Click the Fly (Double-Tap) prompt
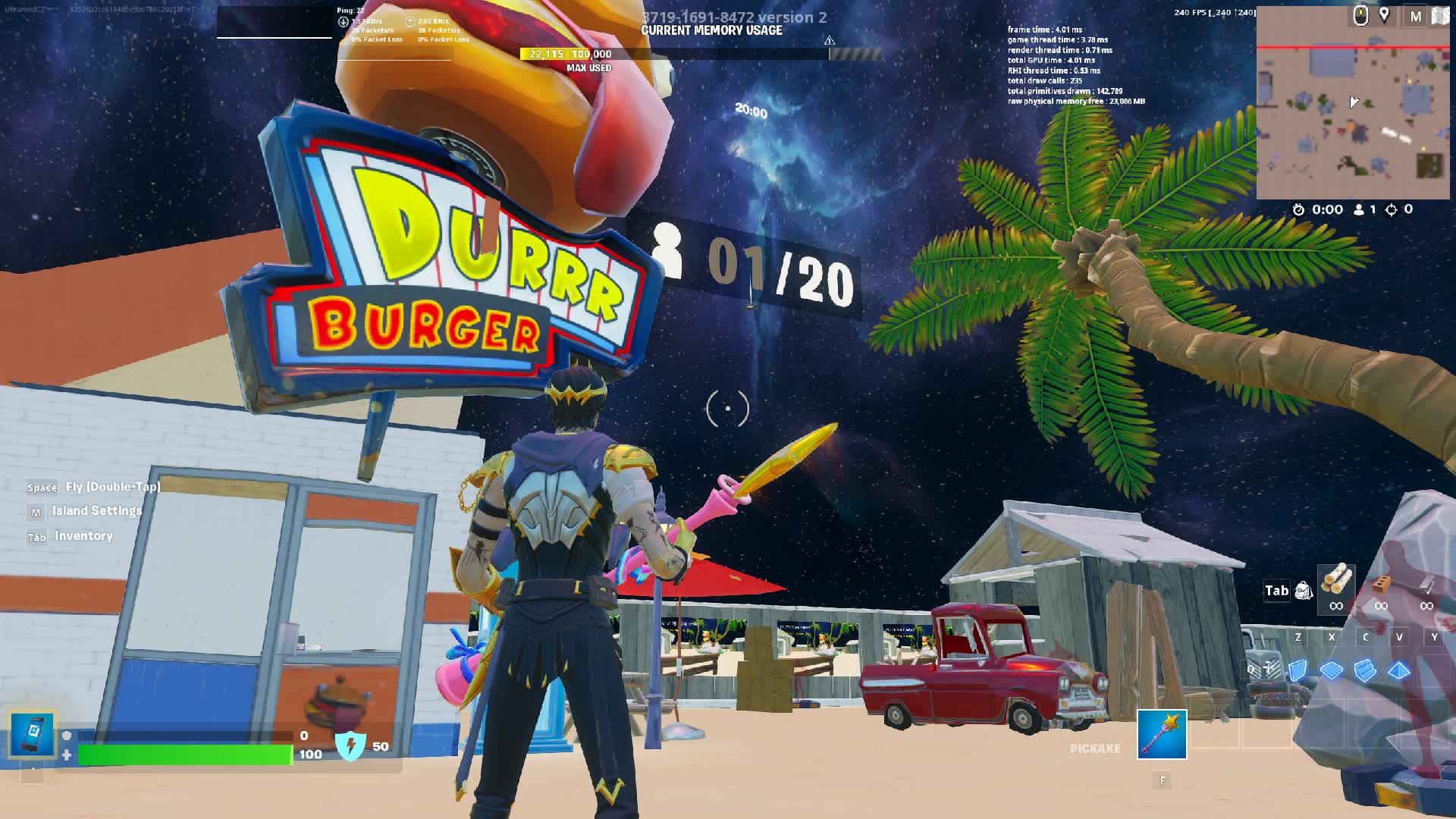Viewport: 1456px width, 819px height. pos(93,488)
